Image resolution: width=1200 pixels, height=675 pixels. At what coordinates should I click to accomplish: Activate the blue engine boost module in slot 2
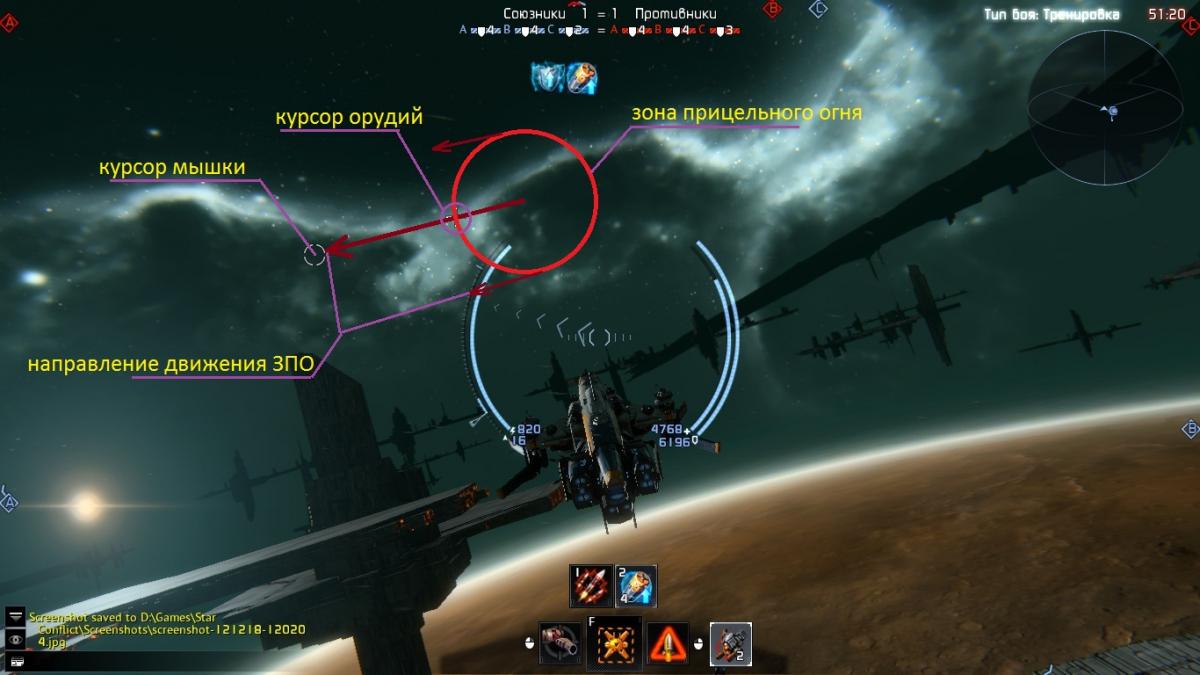point(636,586)
